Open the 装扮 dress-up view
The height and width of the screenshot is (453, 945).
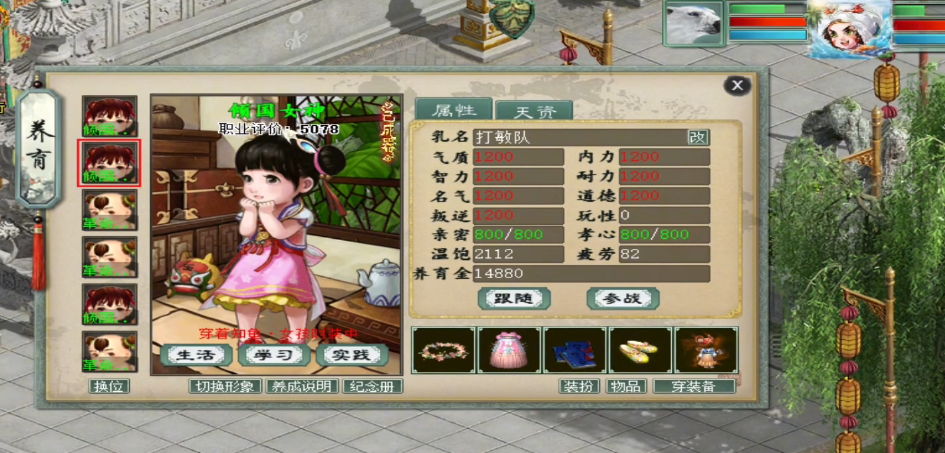[x=578, y=386]
